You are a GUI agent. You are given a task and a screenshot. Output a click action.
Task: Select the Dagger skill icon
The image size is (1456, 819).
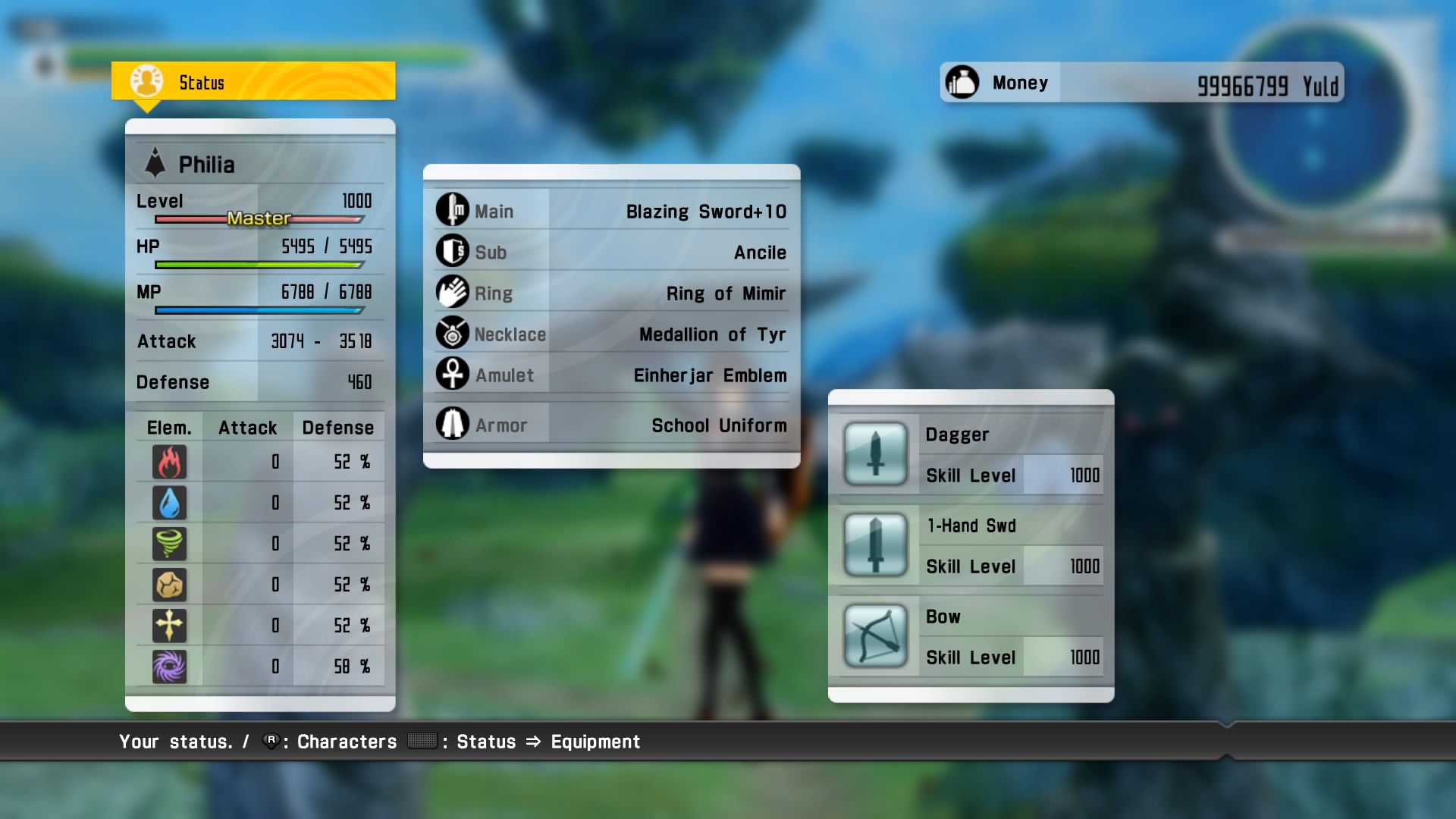point(876,455)
